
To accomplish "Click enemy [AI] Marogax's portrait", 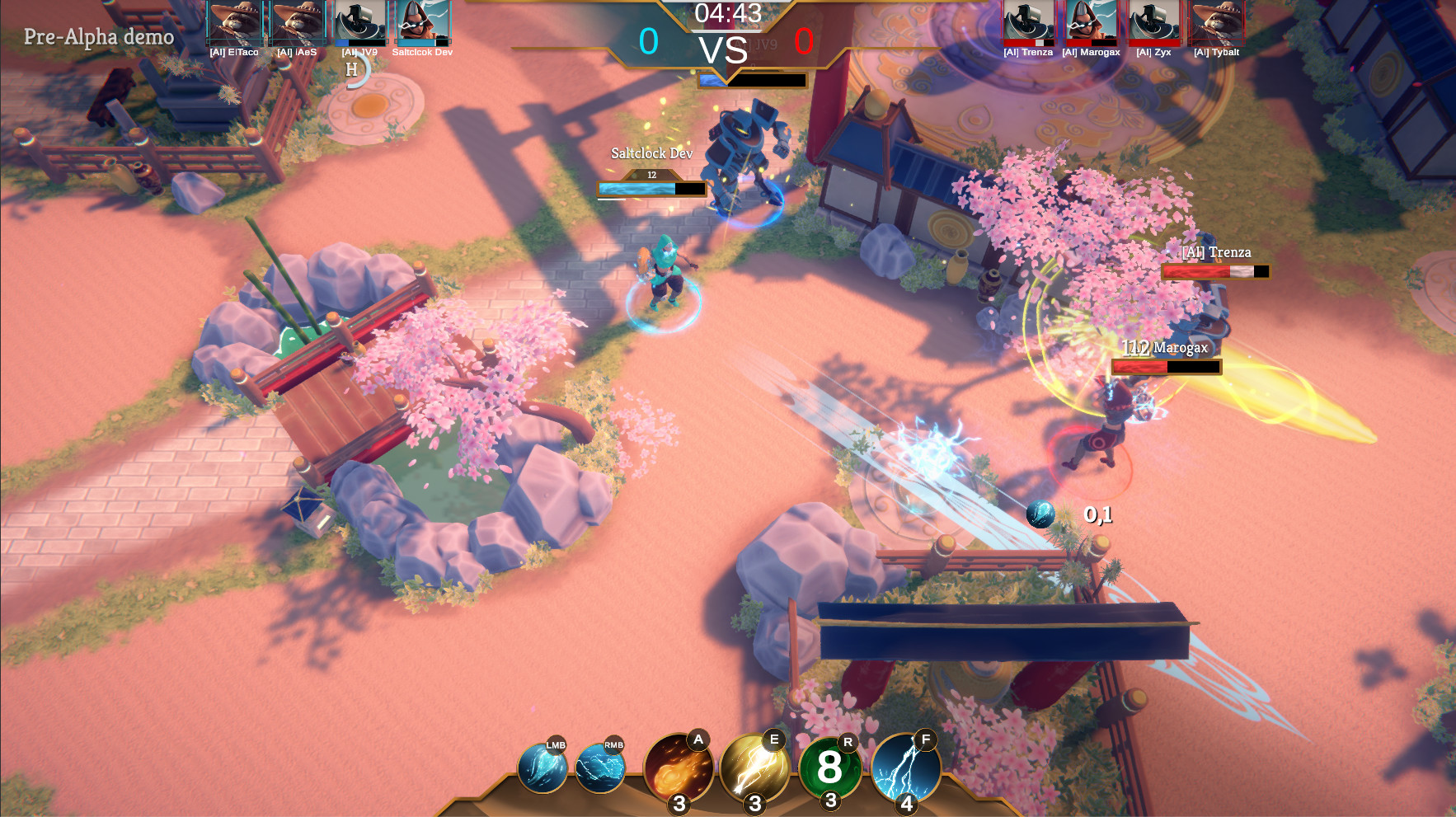I will (x=1091, y=22).
